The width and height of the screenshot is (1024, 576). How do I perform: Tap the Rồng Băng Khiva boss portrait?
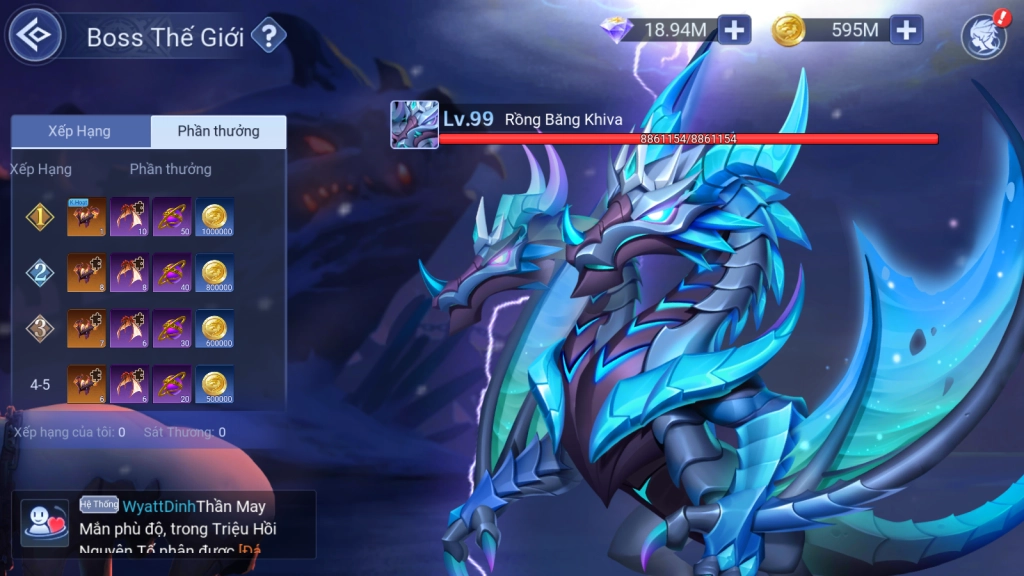coord(414,125)
